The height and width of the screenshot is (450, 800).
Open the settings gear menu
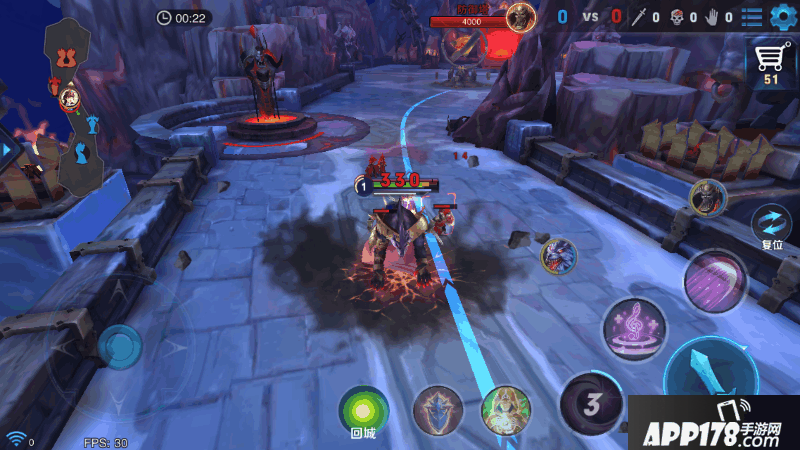pos(782,17)
